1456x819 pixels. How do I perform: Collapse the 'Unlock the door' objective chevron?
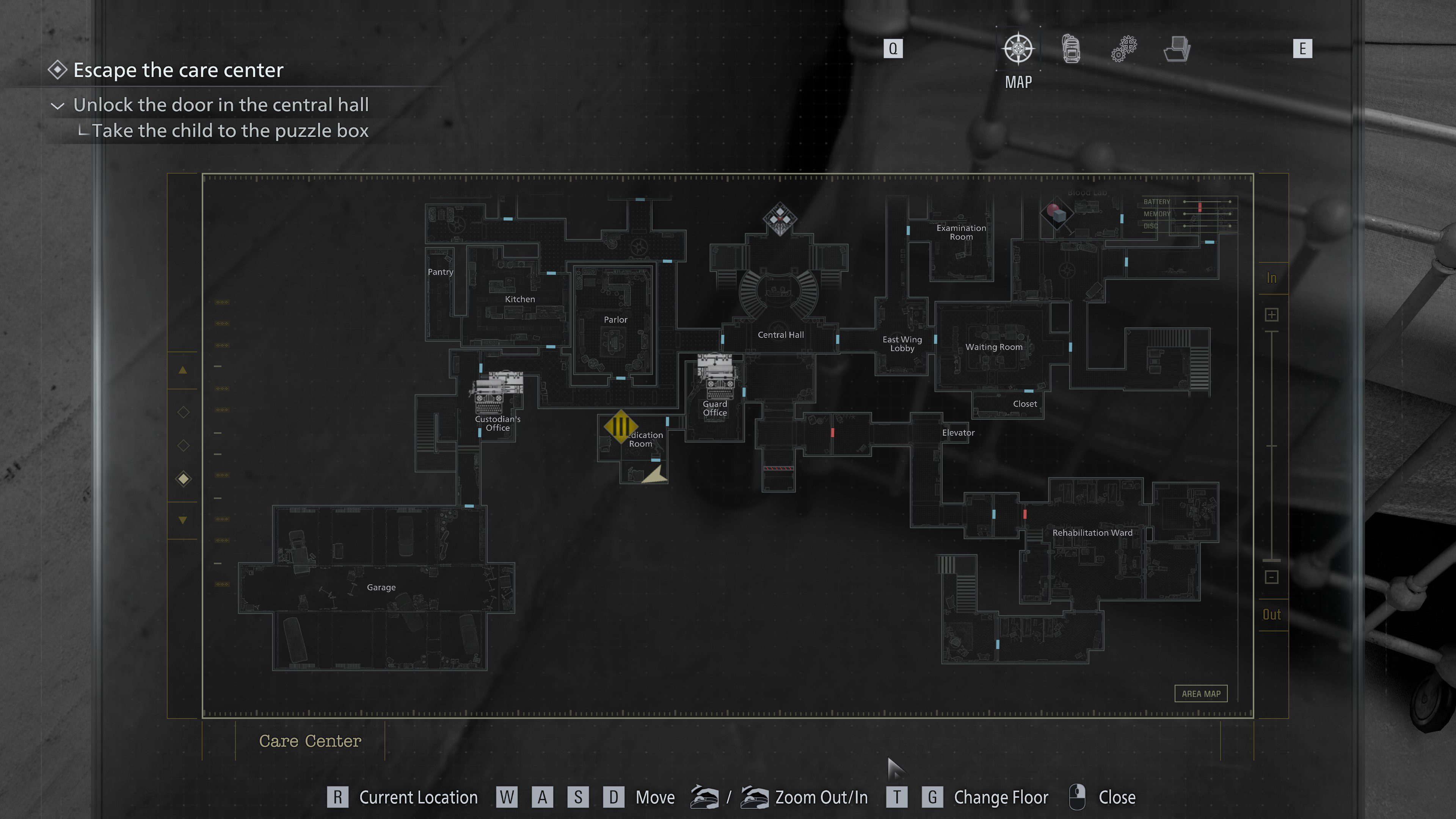pyautogui.click(x=58, y=106)
